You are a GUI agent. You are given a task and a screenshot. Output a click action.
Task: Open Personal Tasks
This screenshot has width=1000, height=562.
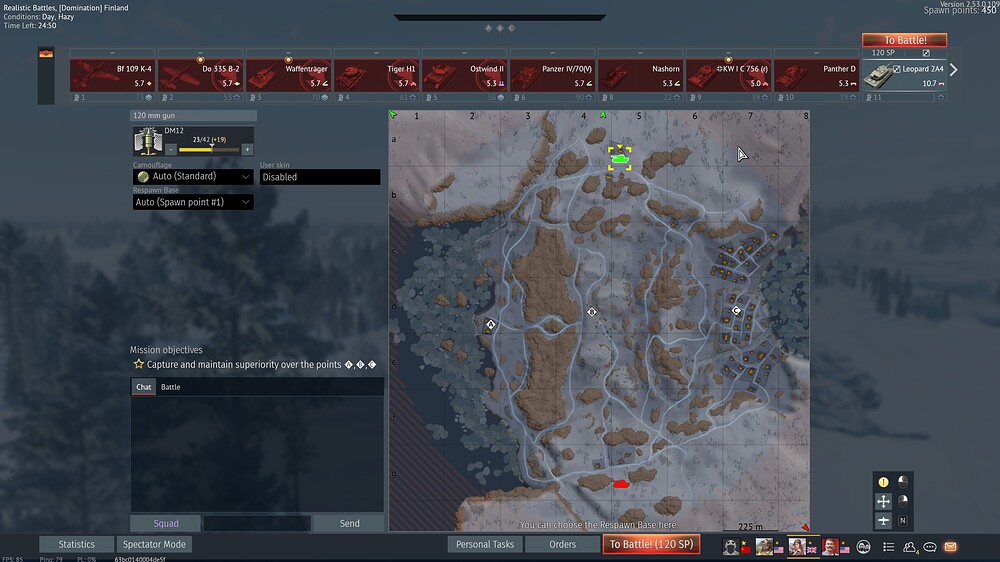coord(484,545)
